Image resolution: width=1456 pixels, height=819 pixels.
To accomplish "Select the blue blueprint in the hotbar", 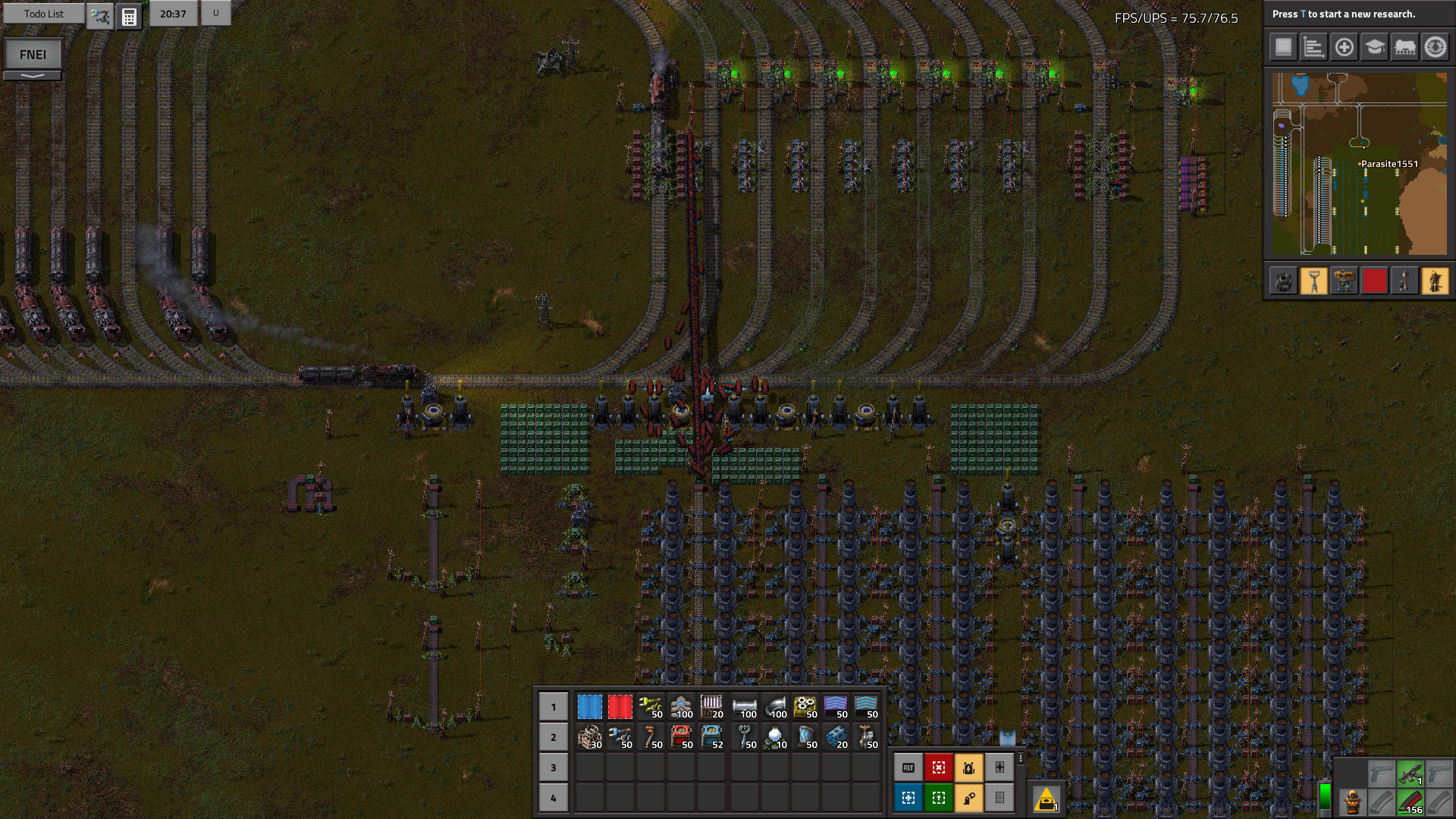I will click(589, 707).
